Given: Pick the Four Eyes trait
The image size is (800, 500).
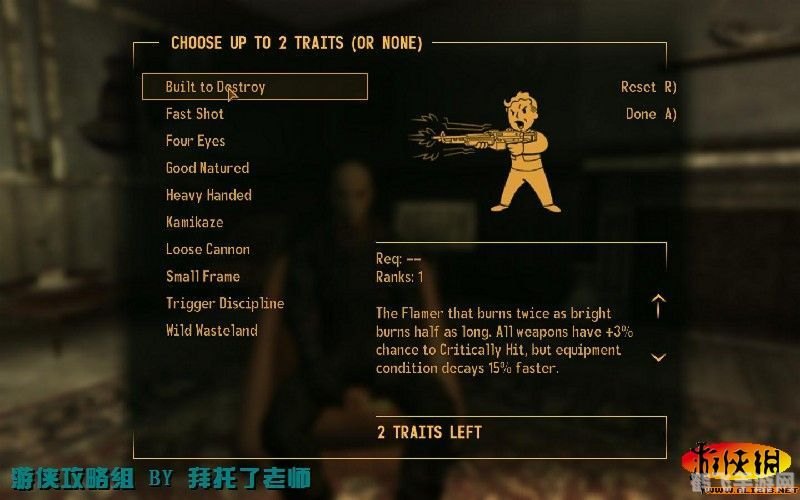Looking at the screenshot, I should (x=195, y=141).
